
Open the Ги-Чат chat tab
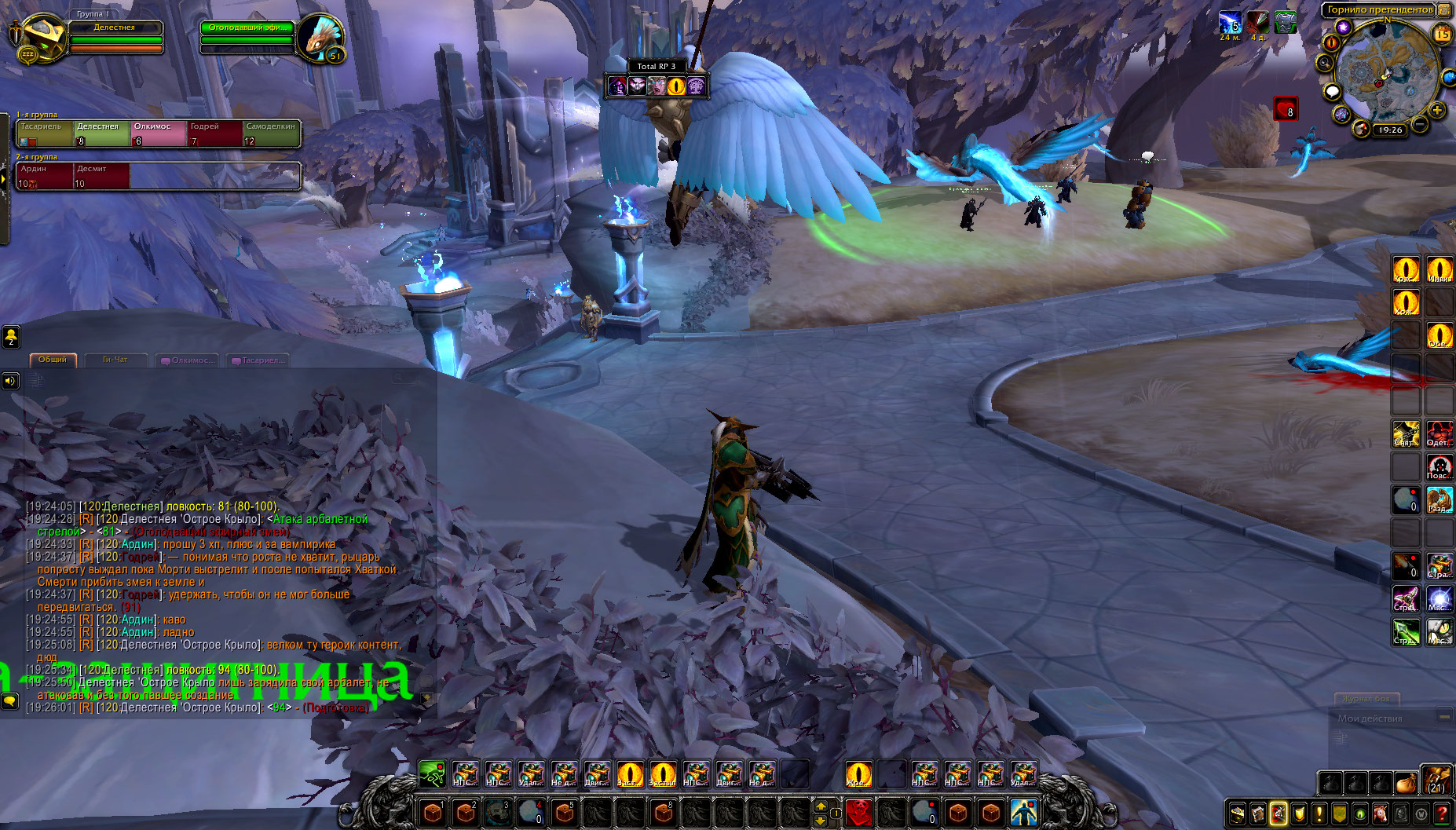115,360
